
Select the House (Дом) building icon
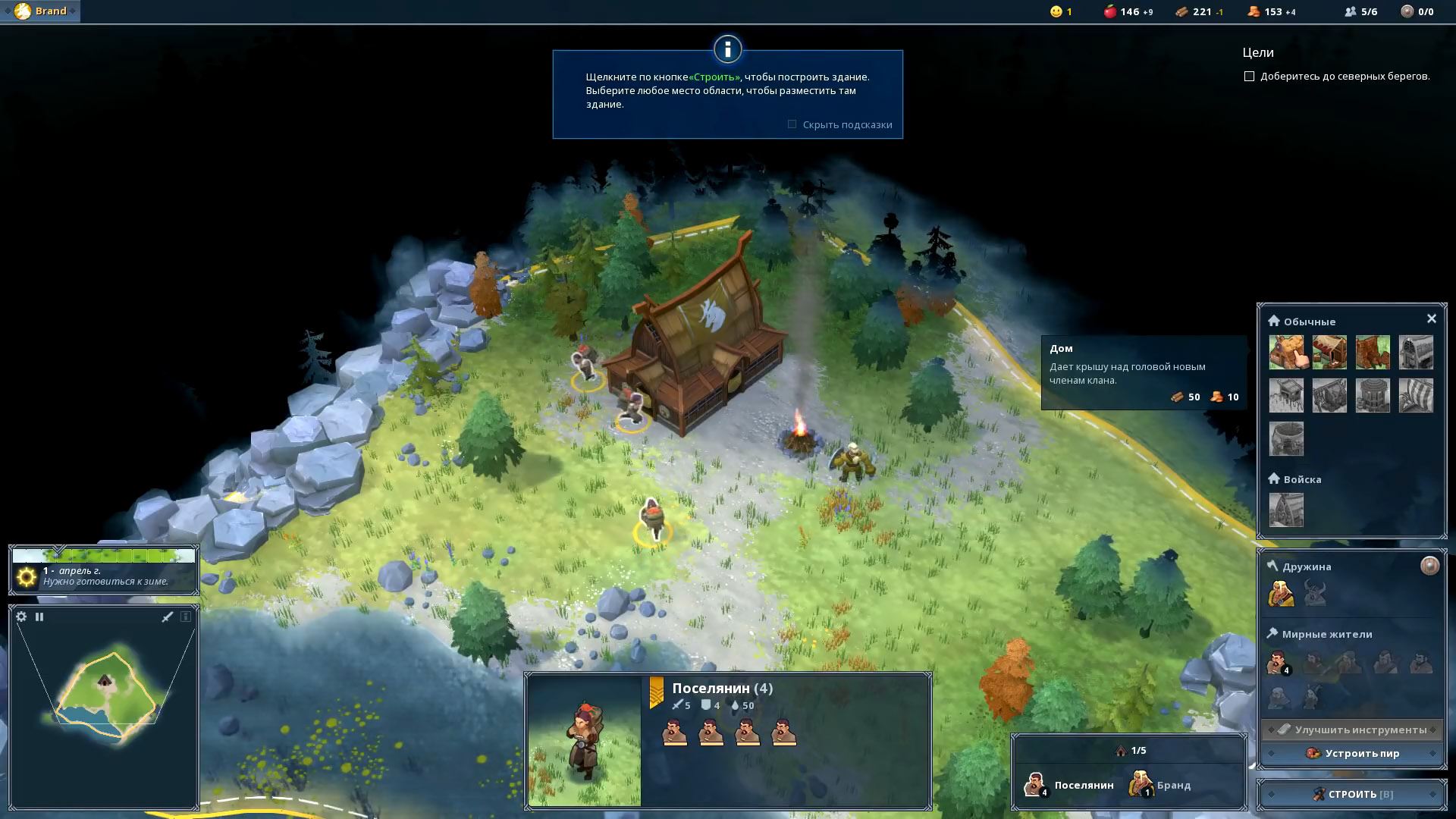coord(1286,353)
